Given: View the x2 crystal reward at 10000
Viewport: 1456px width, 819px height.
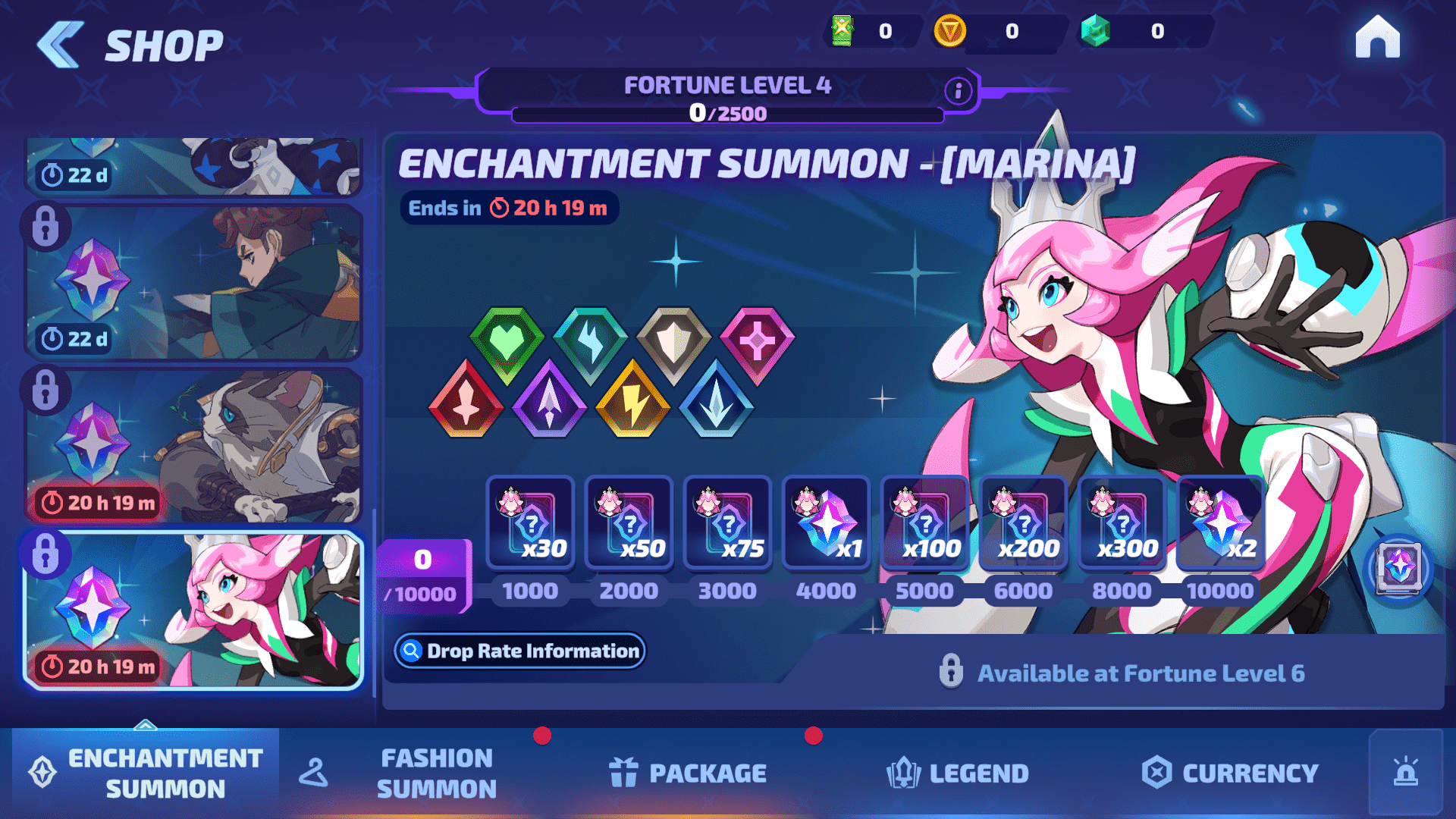Looking at the screenshot, I should pyautogui.click(x=1220, y=523).
